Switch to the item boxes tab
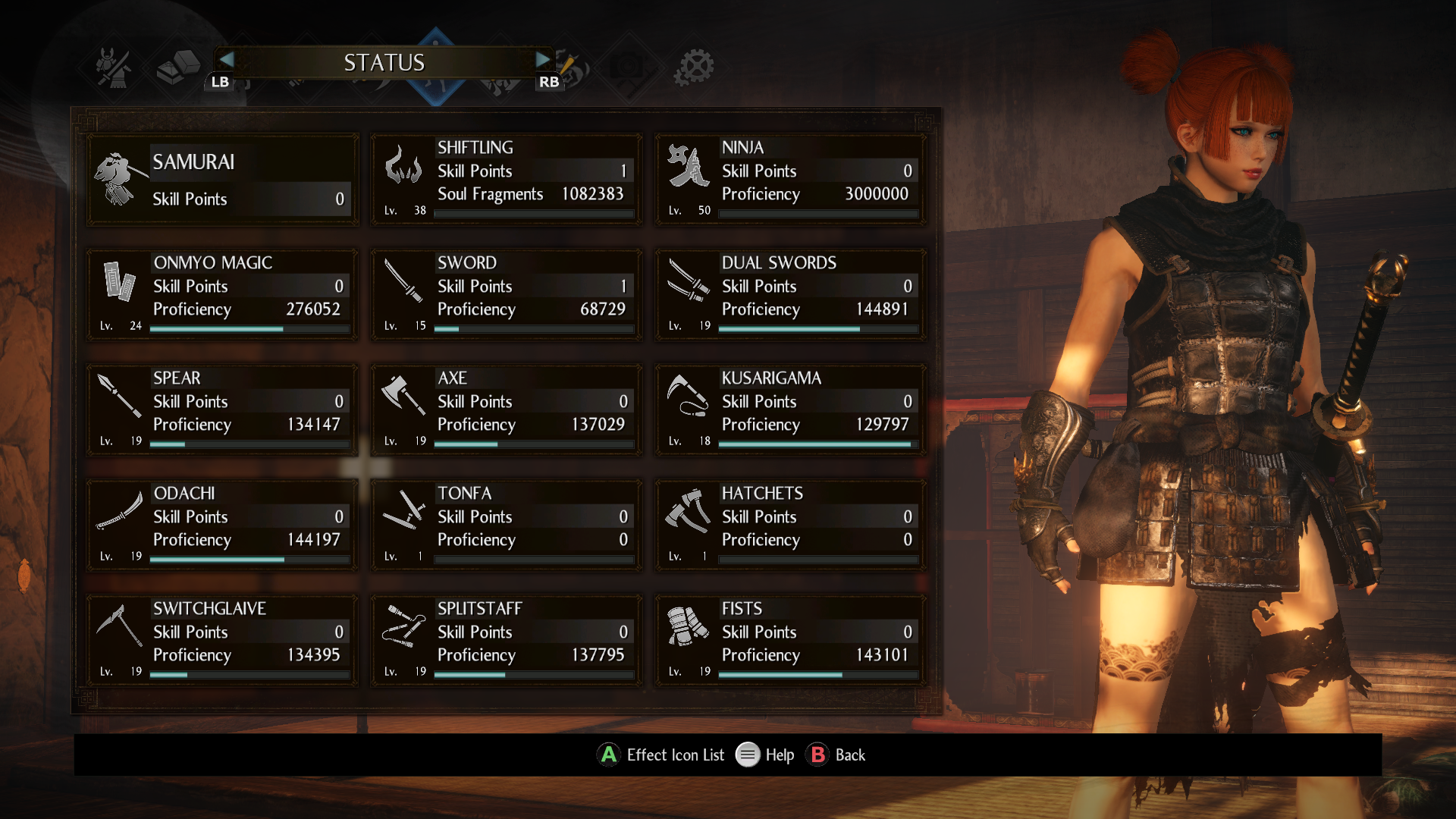This screenshot has height=819, width=1456. click(177, 67)
